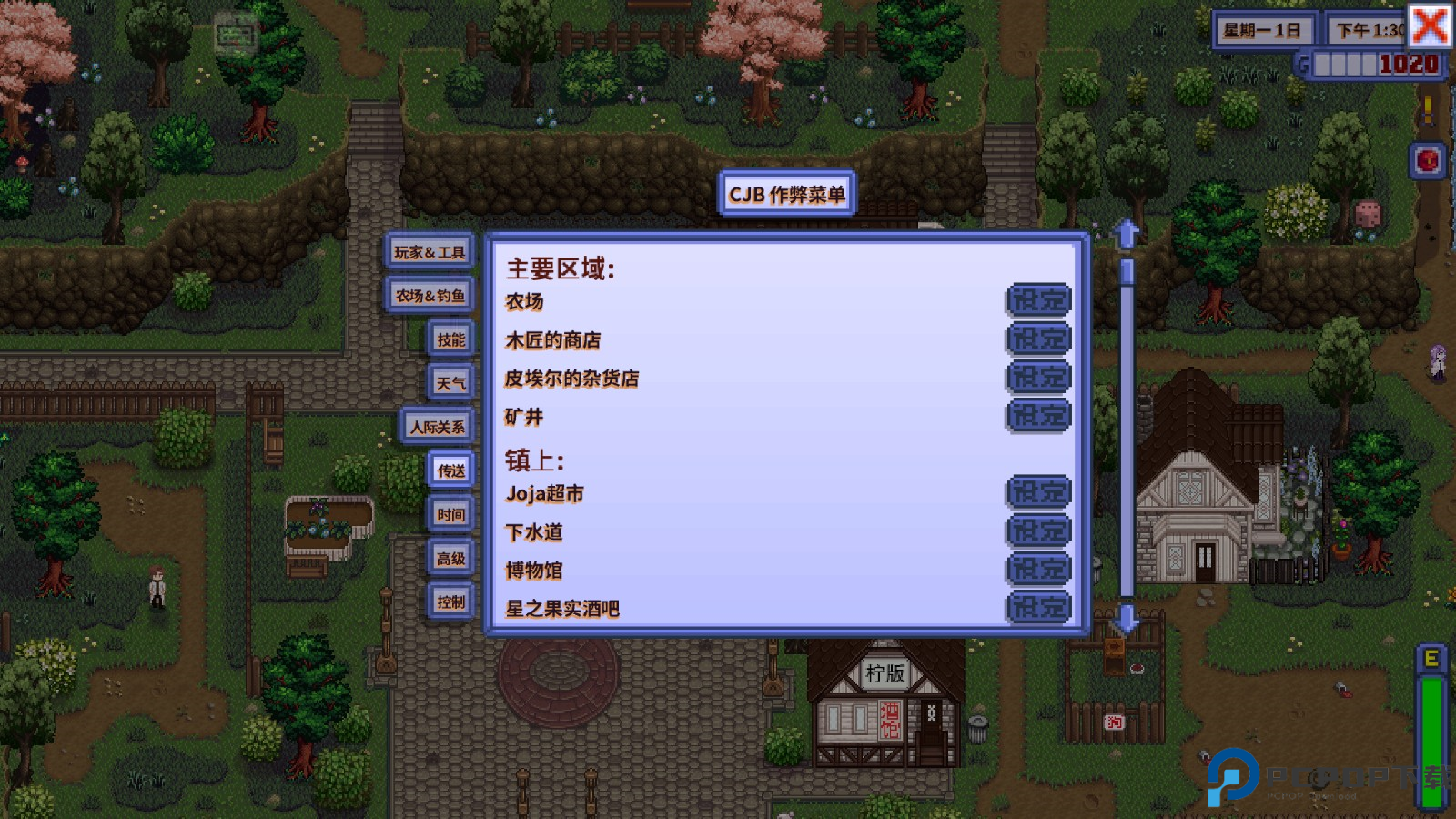The width and height of the screenshot is (1456, 819).
Task: Click 设定 next to 农场 to warp there
Action: [1038, 300]
